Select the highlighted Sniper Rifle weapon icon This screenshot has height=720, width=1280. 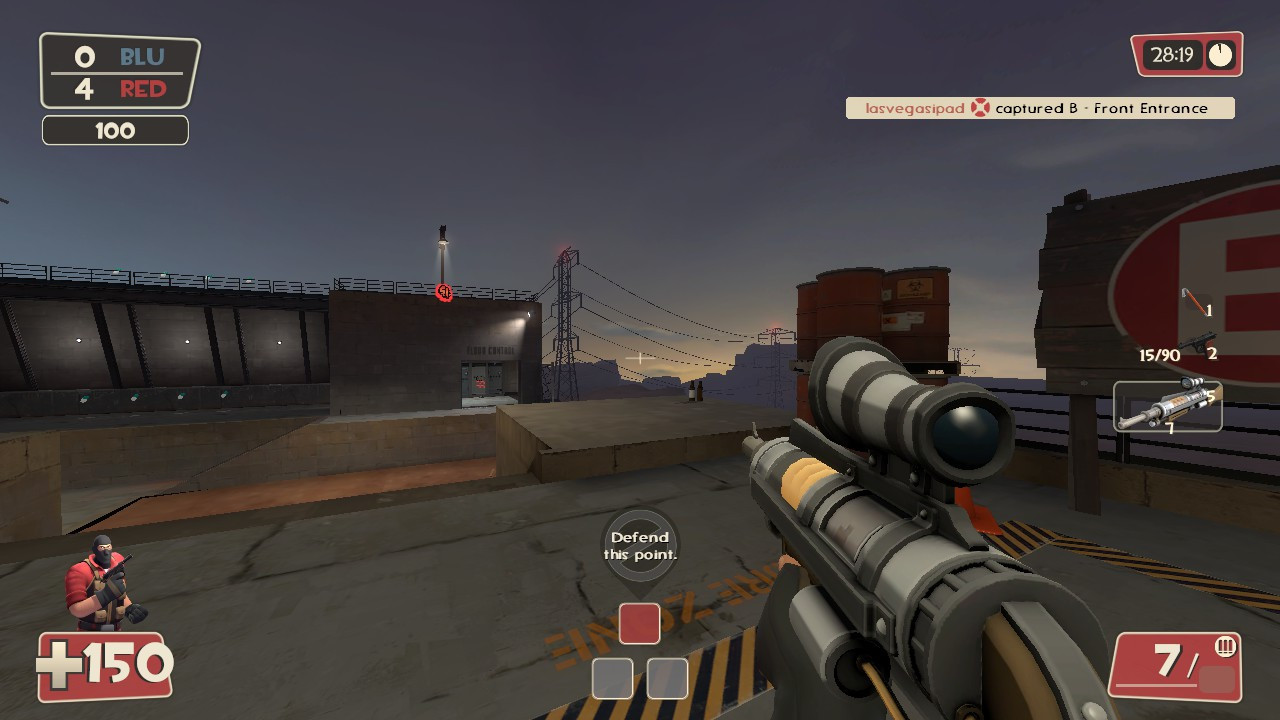point(1168,408)
